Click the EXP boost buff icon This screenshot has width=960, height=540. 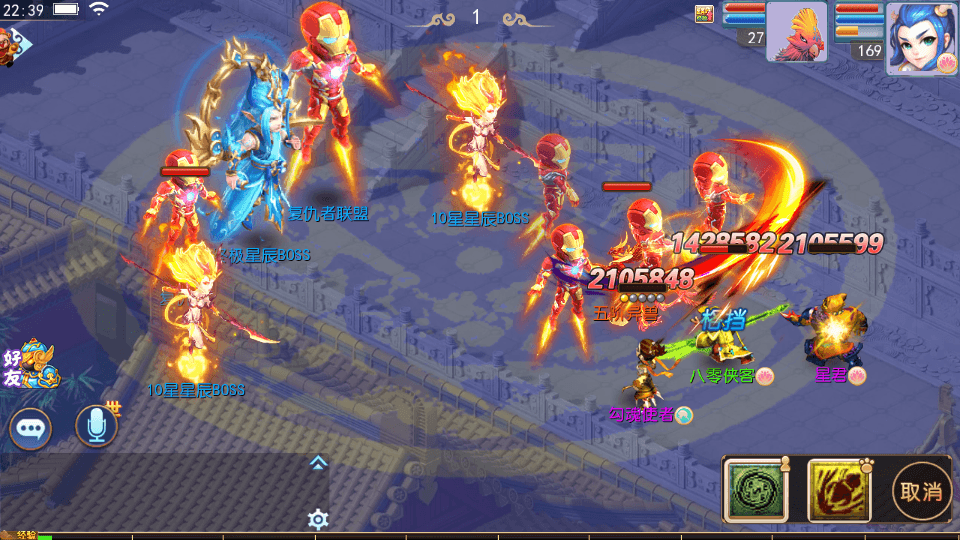coord(705,13)
